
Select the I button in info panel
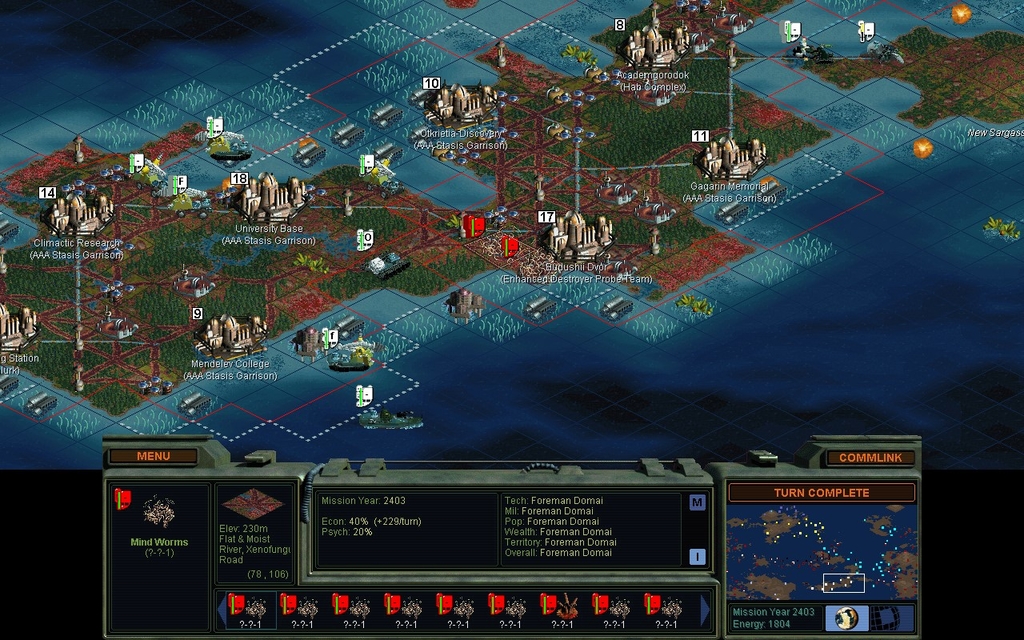click(x=697, y=556)
